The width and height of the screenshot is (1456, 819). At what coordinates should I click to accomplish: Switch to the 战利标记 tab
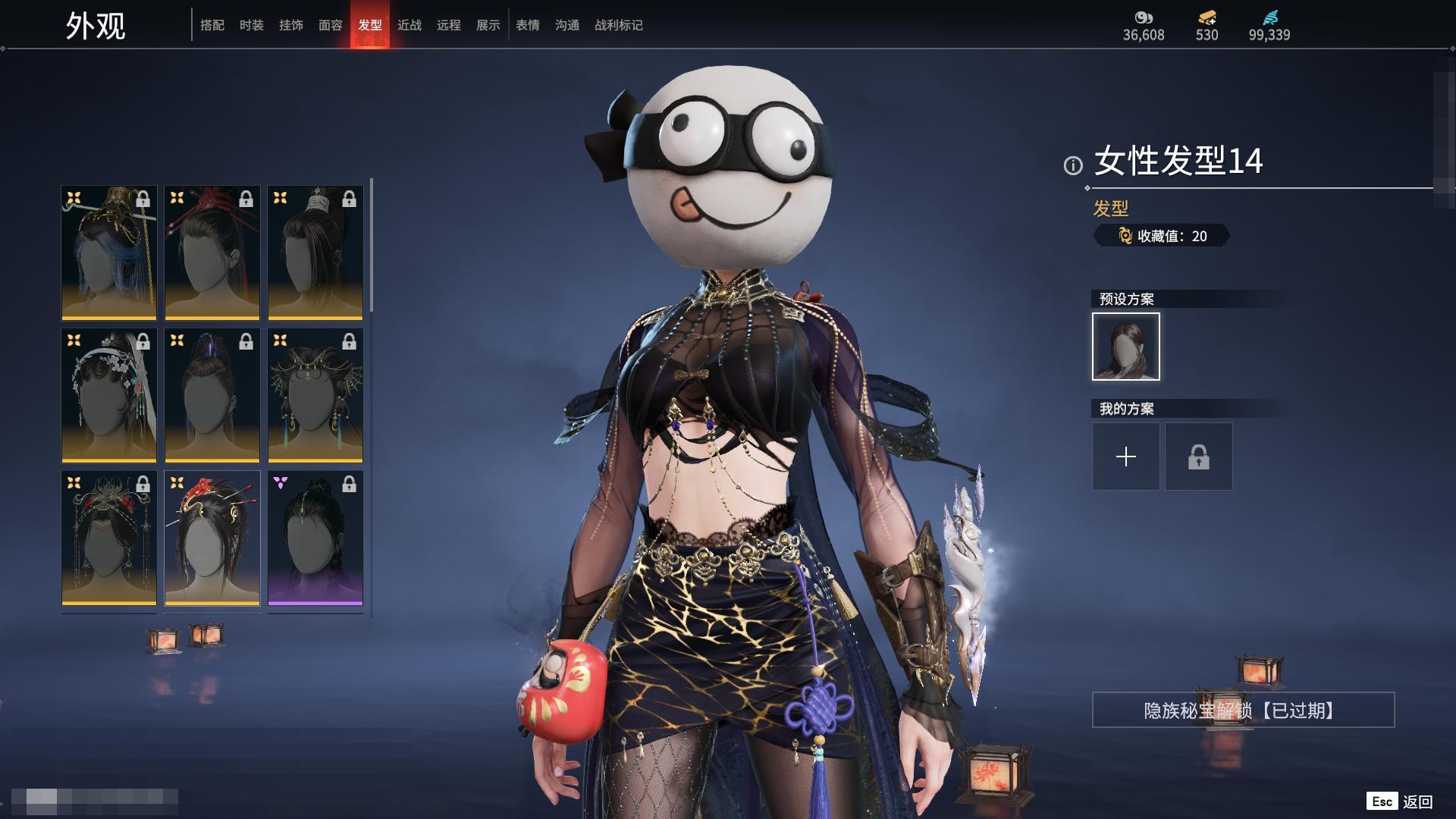click(x=619, y=25)
